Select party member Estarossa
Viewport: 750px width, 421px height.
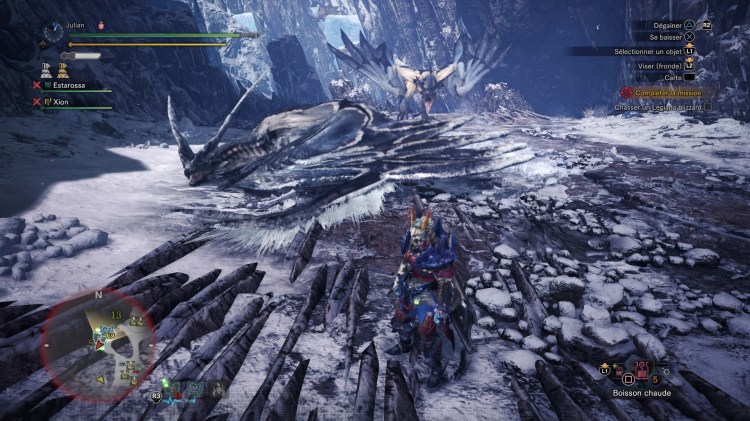pyautogui.click(x=63, y=86)
